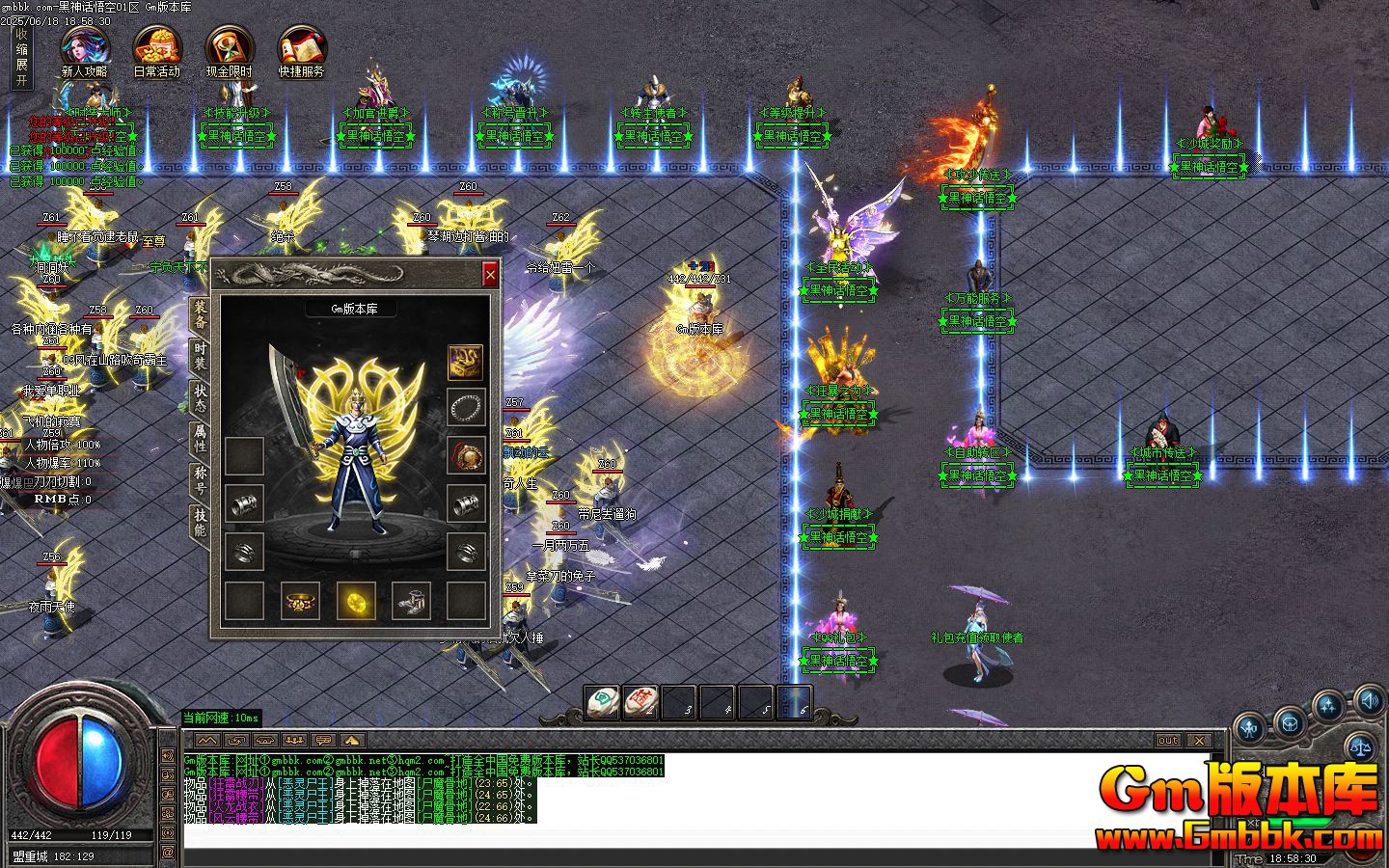Click the gold coin slot in equipment window
This screenshot has width=1389, height=868.
tap(357, 602)
